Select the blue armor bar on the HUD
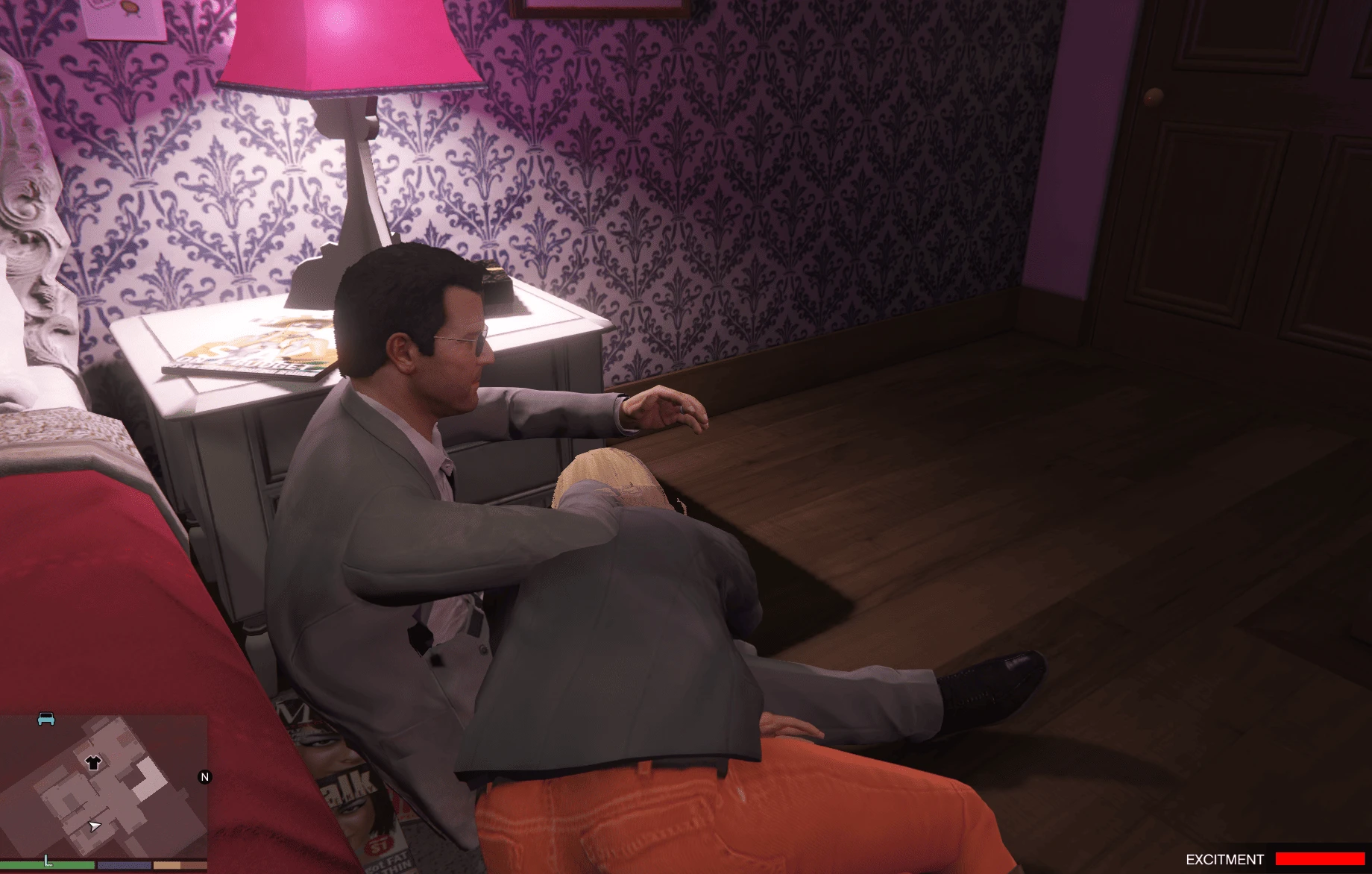 coord(124,865)
